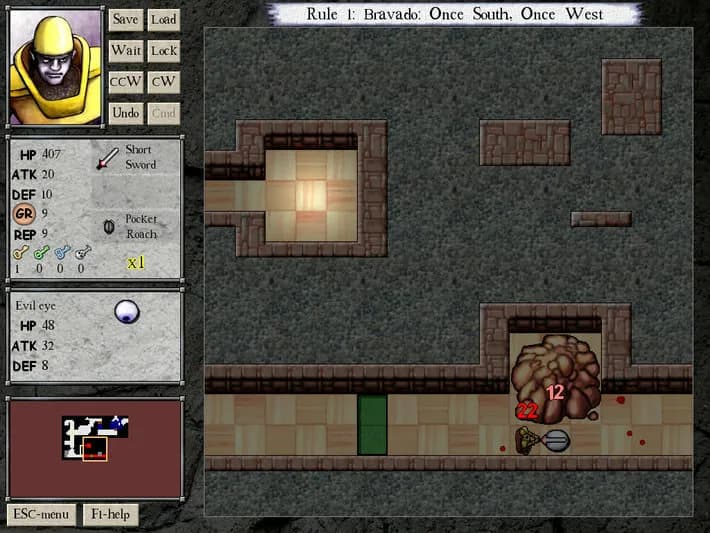Click the GR greckle coin icon

pyautogui.click(x=24, y=212)
